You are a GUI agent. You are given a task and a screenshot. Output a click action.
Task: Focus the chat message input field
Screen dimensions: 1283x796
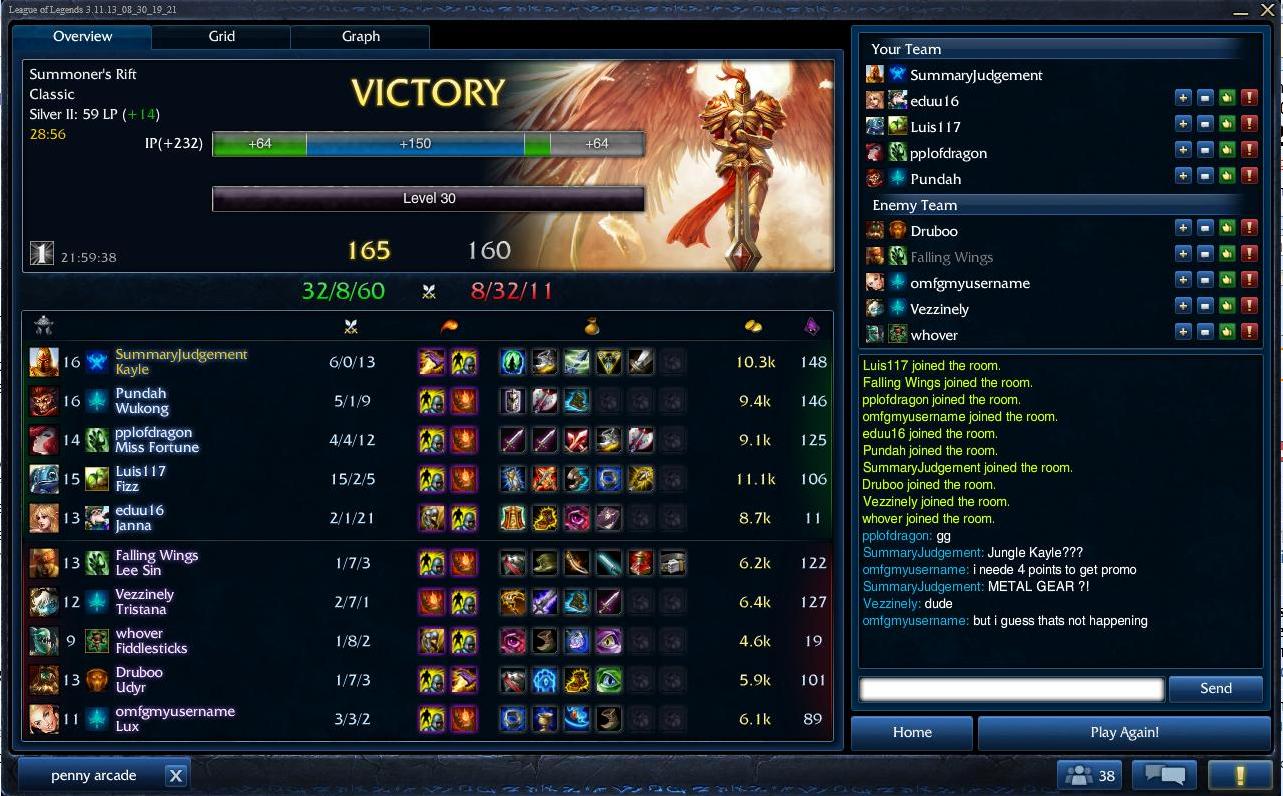[x=1011, y=688]
